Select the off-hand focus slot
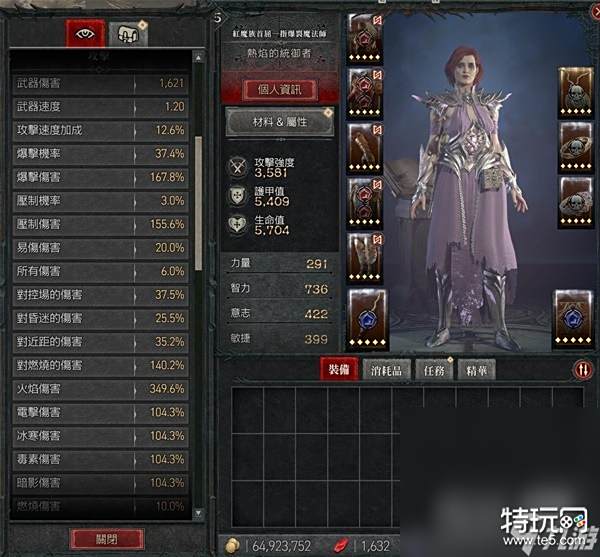 (x=575, y=315)
